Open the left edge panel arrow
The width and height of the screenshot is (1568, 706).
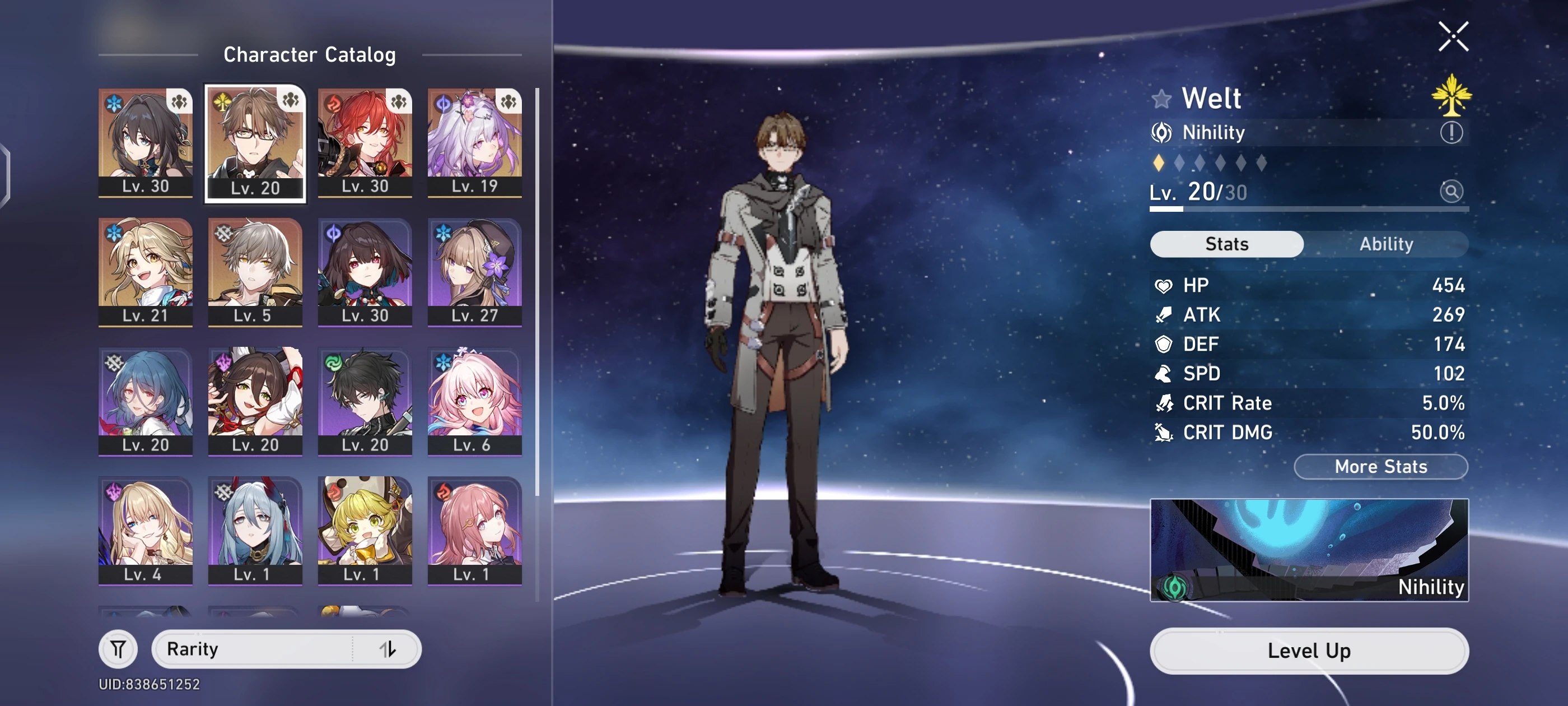click(6, 174)
